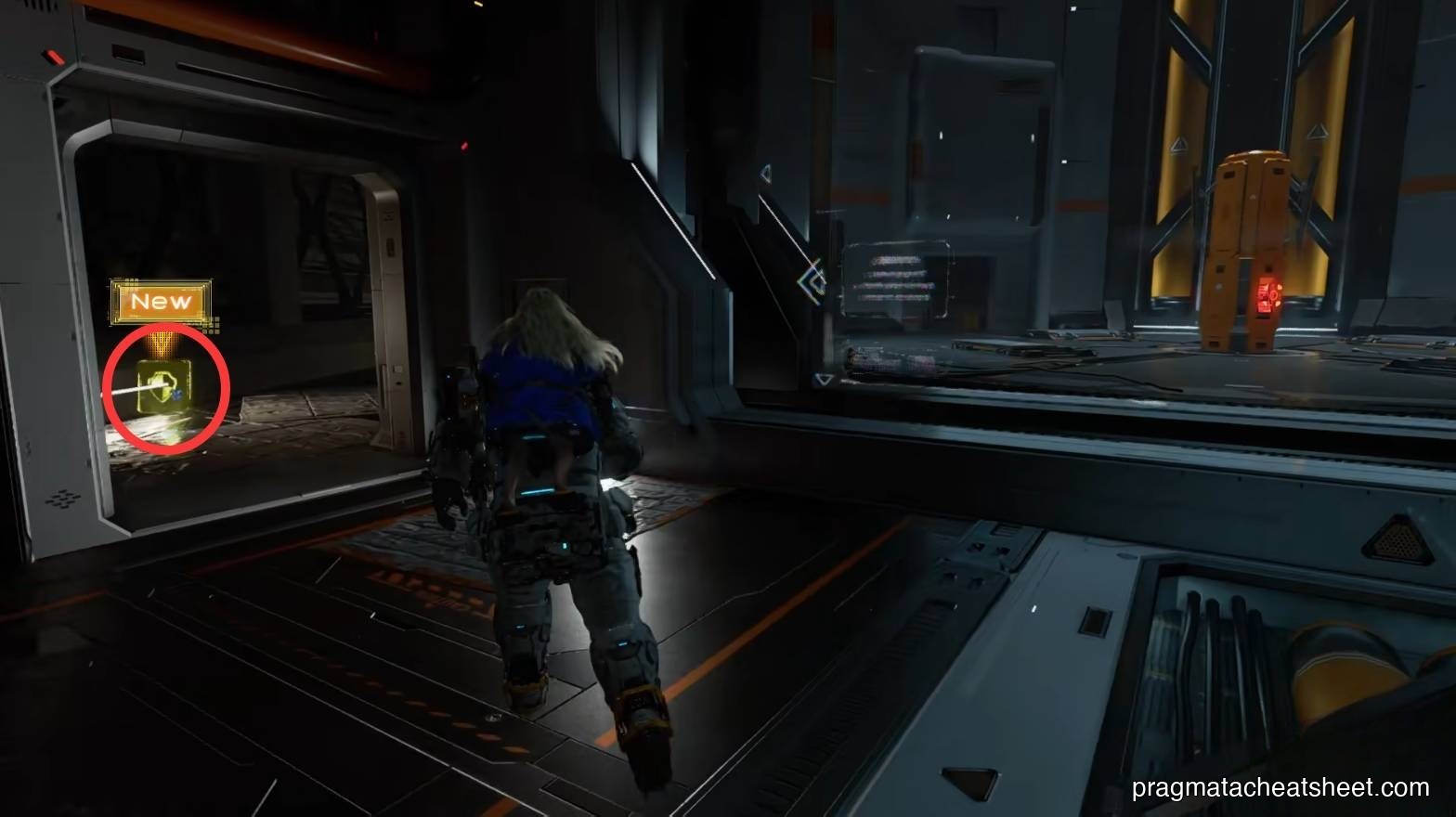Viewport: 1456px width, 817px height.
Task: Click the orange "New" item tag
Action: click(x=161, y=302)
